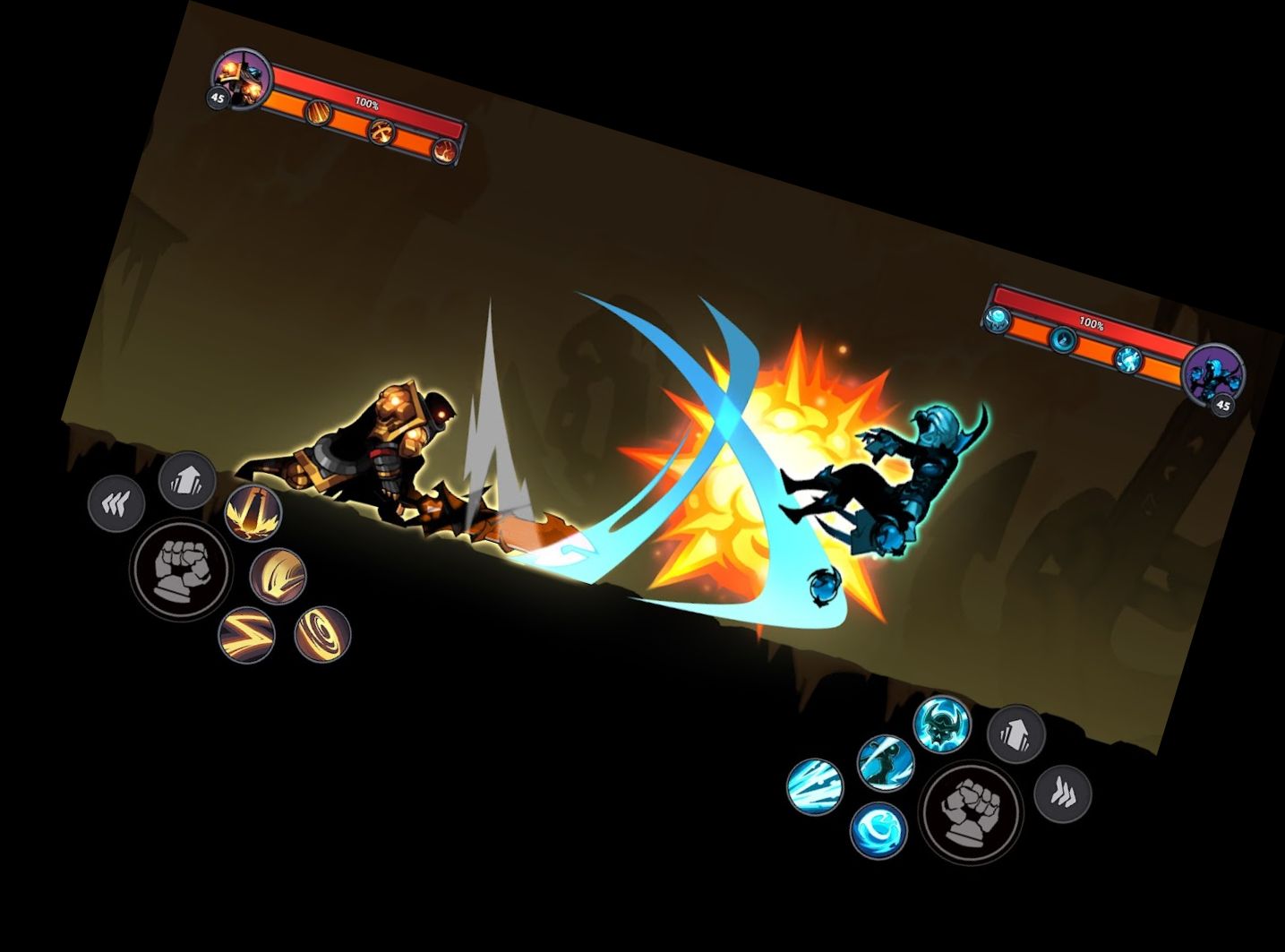
Task: Tap the left player's 100% health bar
Action: [x=367, y=101]
